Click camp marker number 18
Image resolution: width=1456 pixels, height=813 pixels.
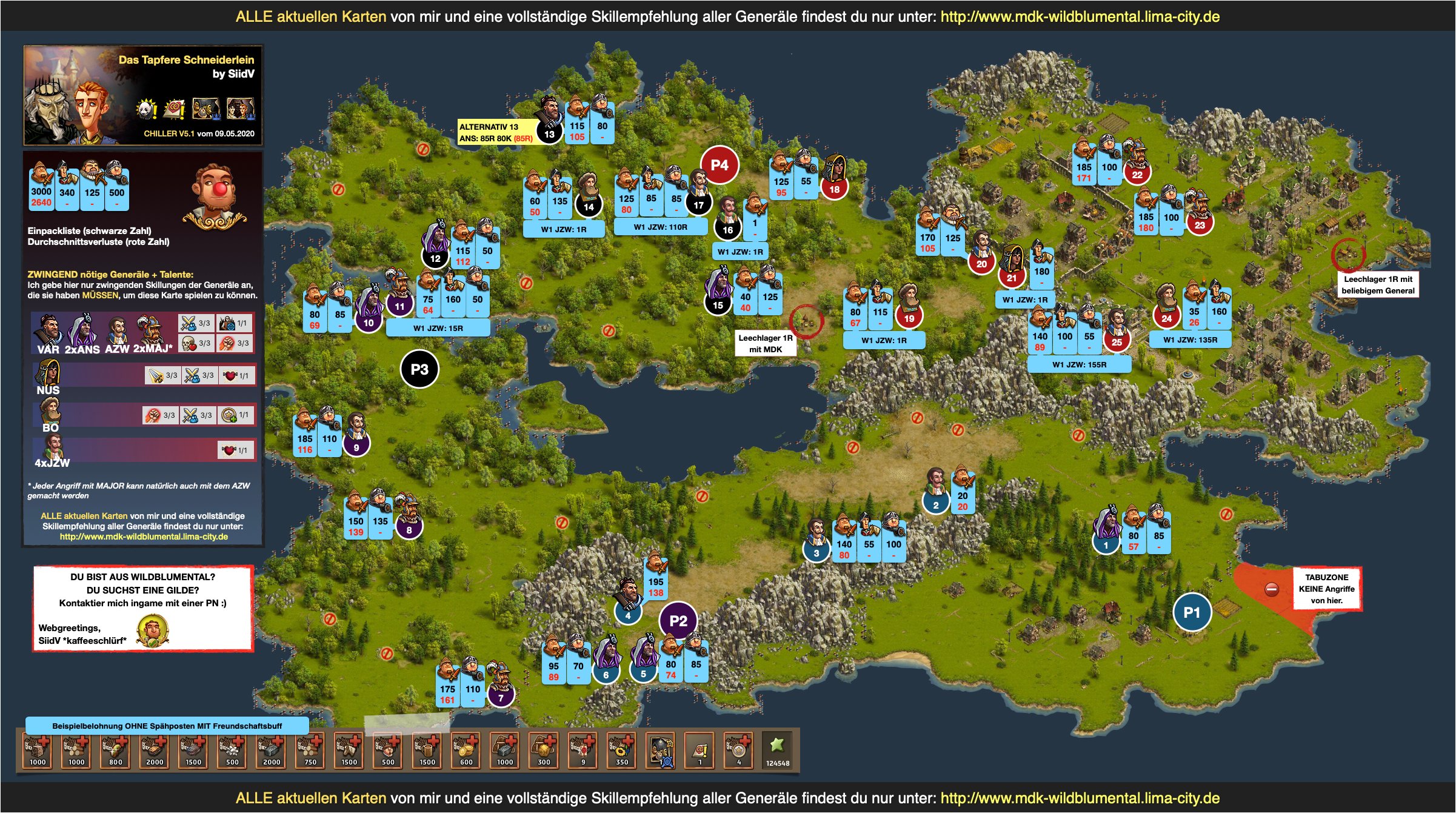click(834, 189)
